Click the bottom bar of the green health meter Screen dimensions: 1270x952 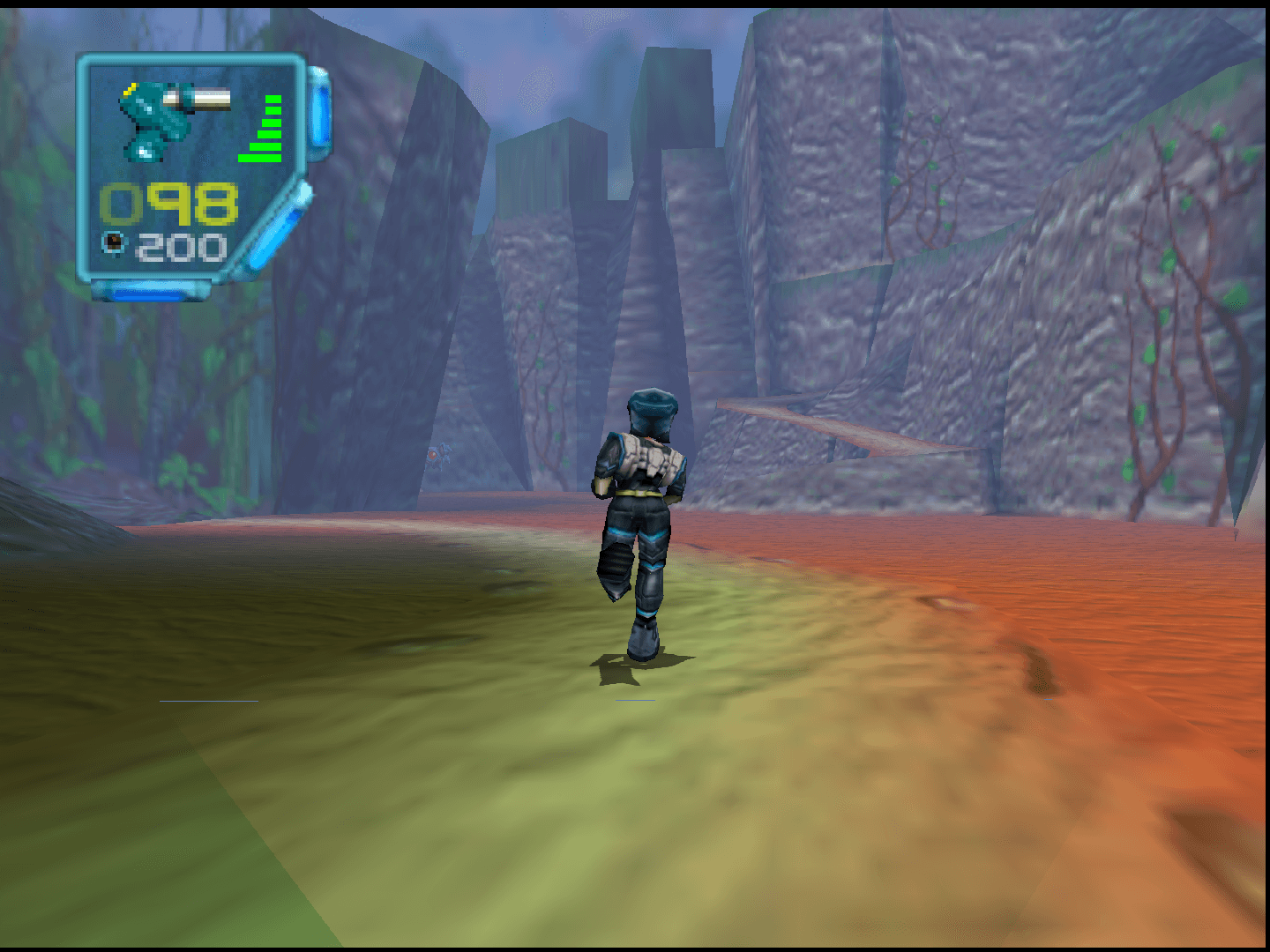pyautogui.click(x=261, y=158)
